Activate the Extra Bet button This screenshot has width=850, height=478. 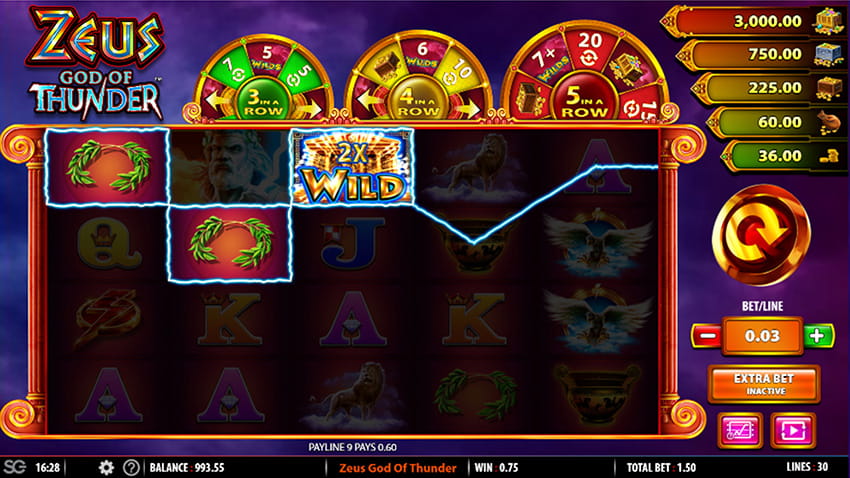(x=763, y=384)
